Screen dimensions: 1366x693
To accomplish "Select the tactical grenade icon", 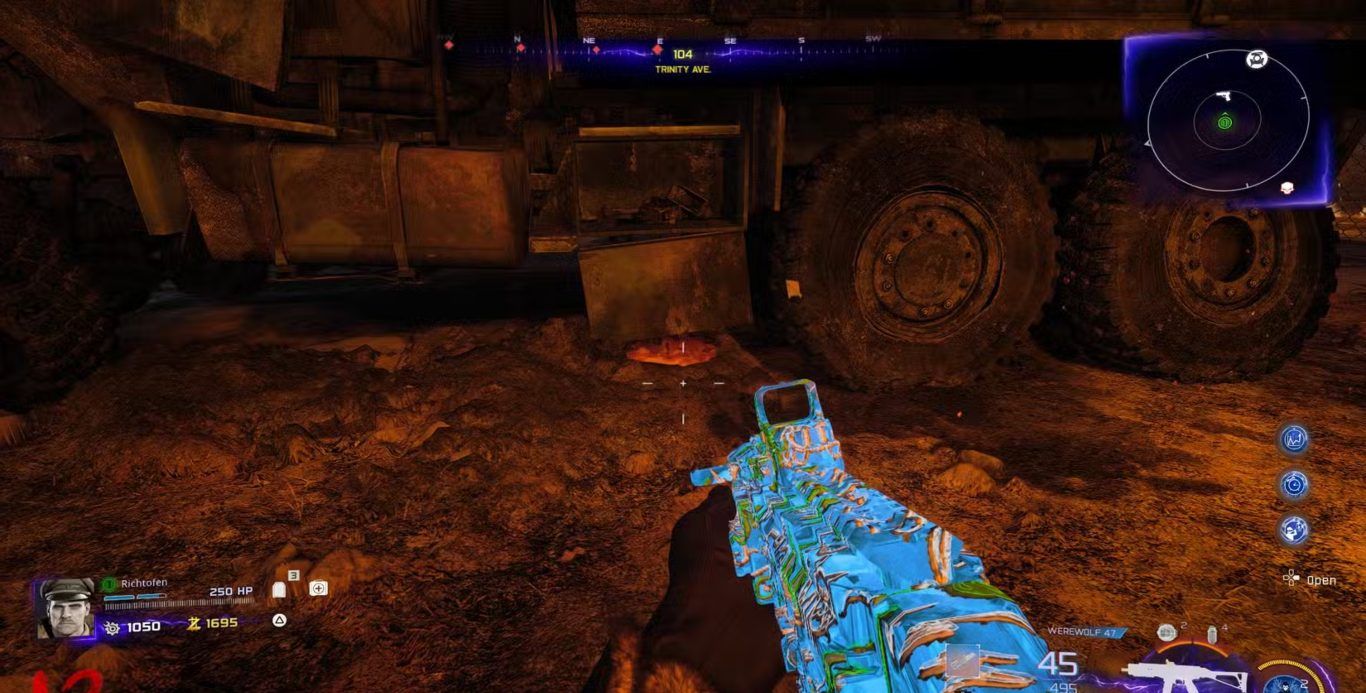I will coord(1166,632).
